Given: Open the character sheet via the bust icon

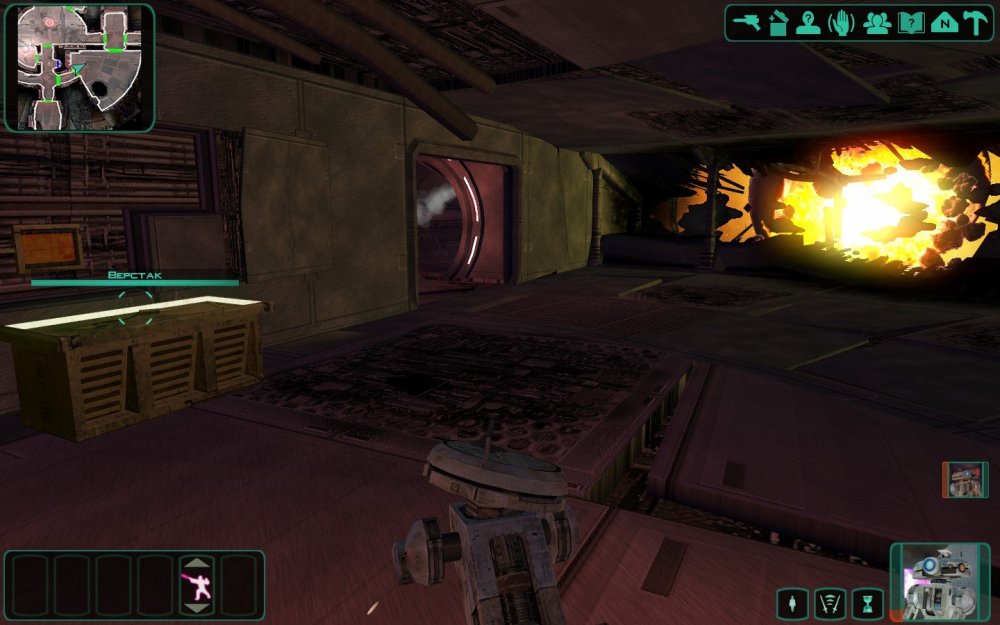Looking at the screenshot, I should pos(809,23).
